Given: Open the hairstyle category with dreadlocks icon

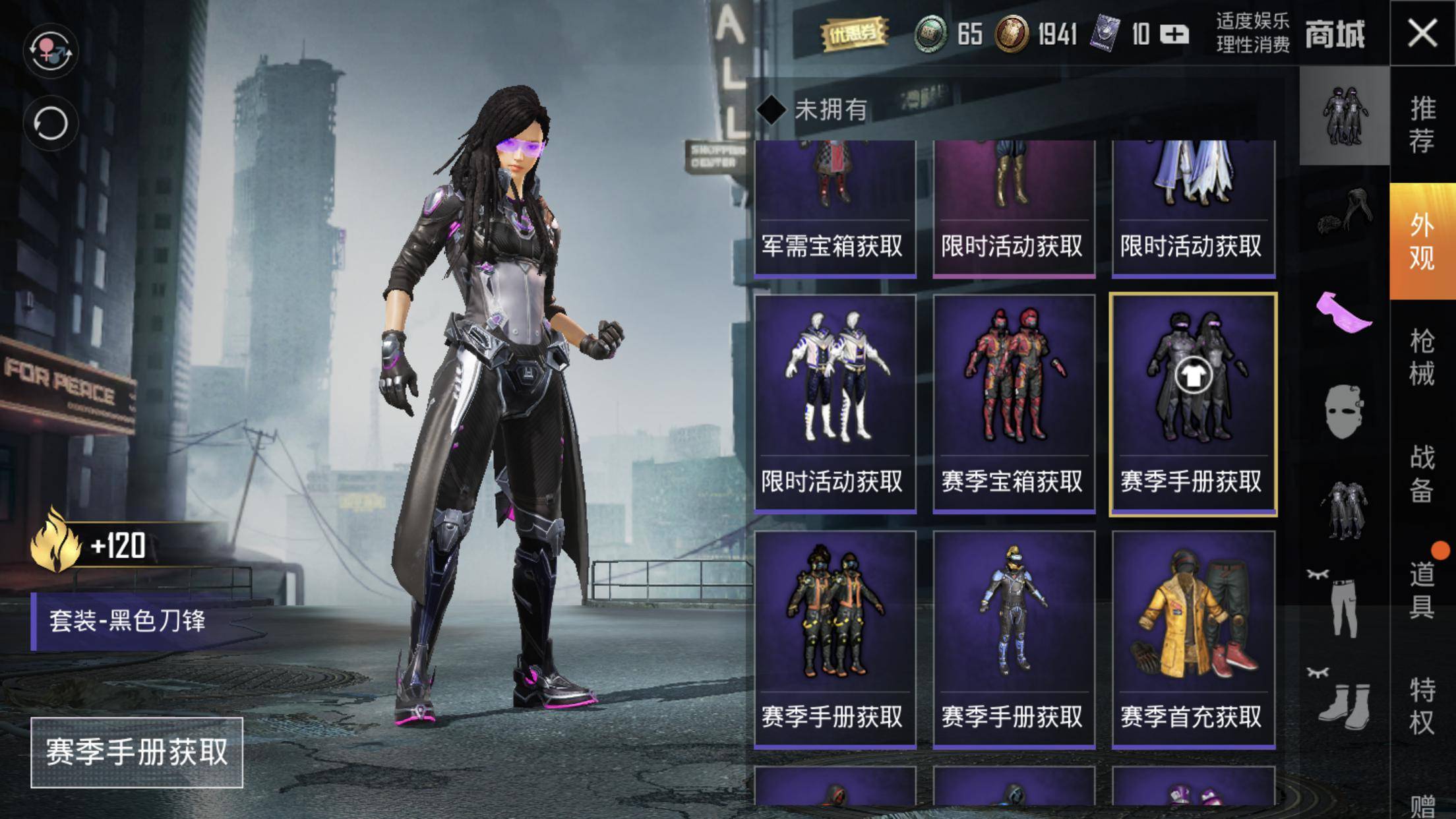Looking at the screenshot, I should 1345,212.
